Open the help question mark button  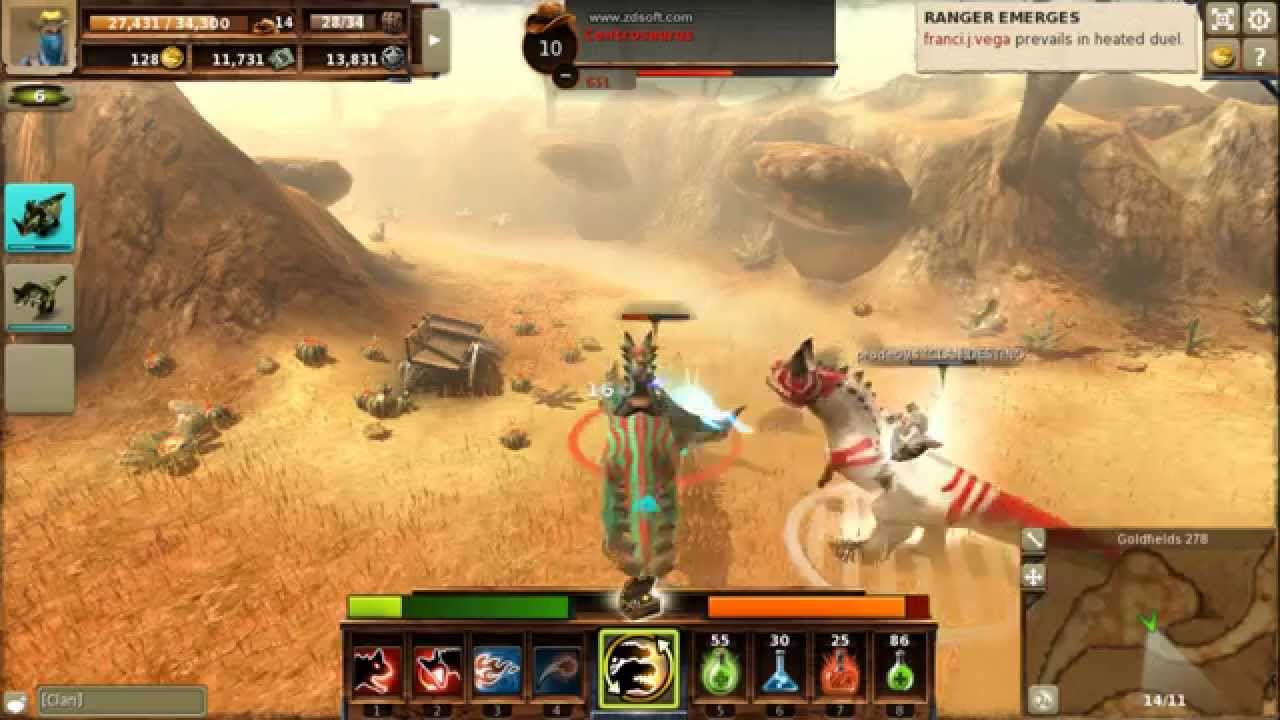[1257, 55]
